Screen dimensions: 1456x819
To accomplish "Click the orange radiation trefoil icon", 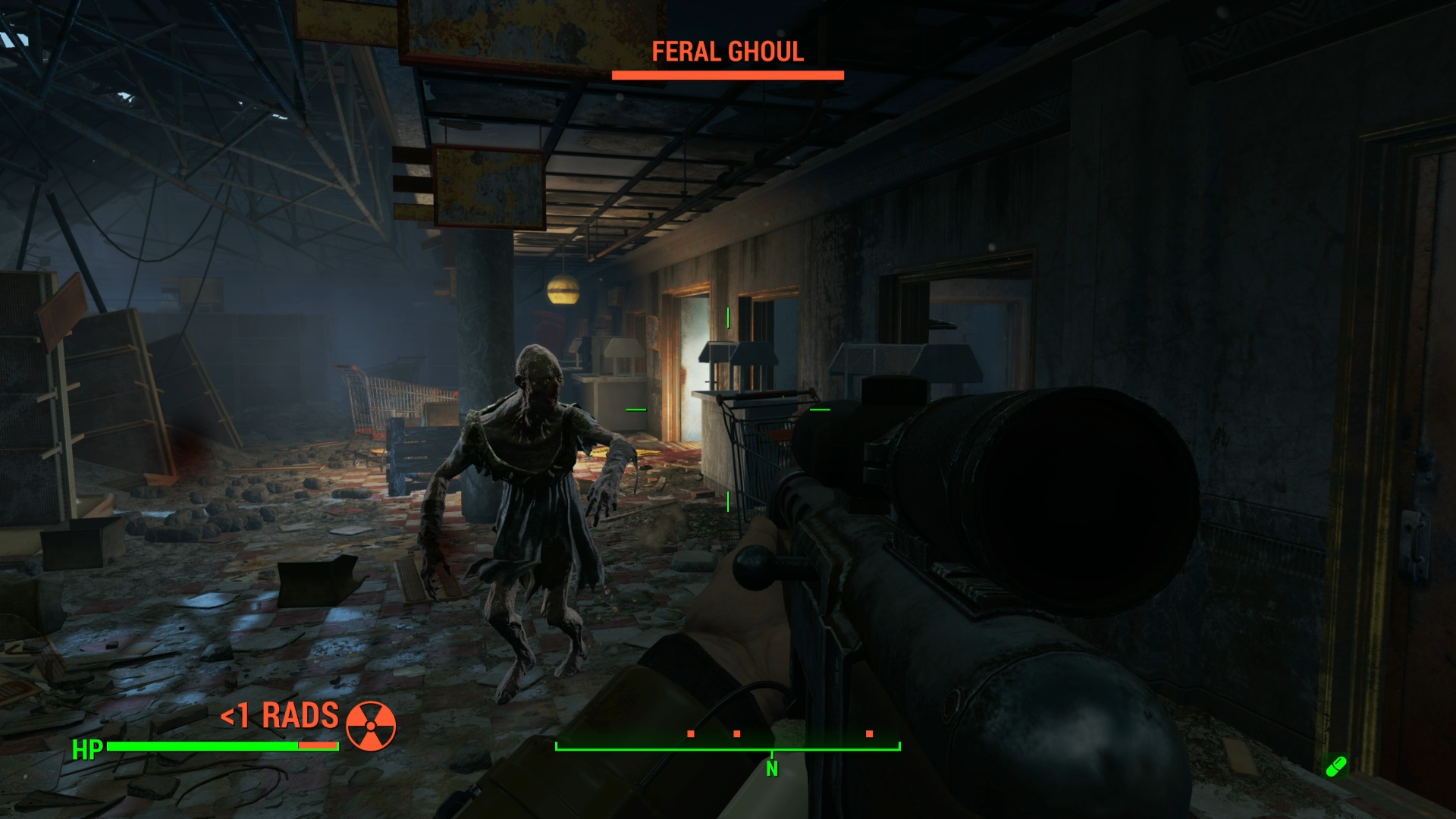I will click(x=371, y=724).
